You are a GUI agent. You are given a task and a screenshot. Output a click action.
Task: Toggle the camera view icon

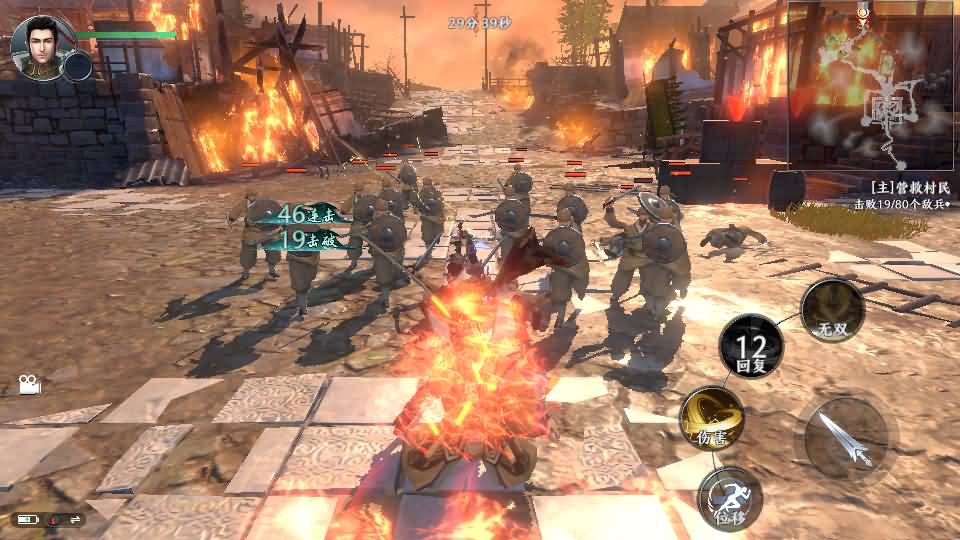[29, 384]
